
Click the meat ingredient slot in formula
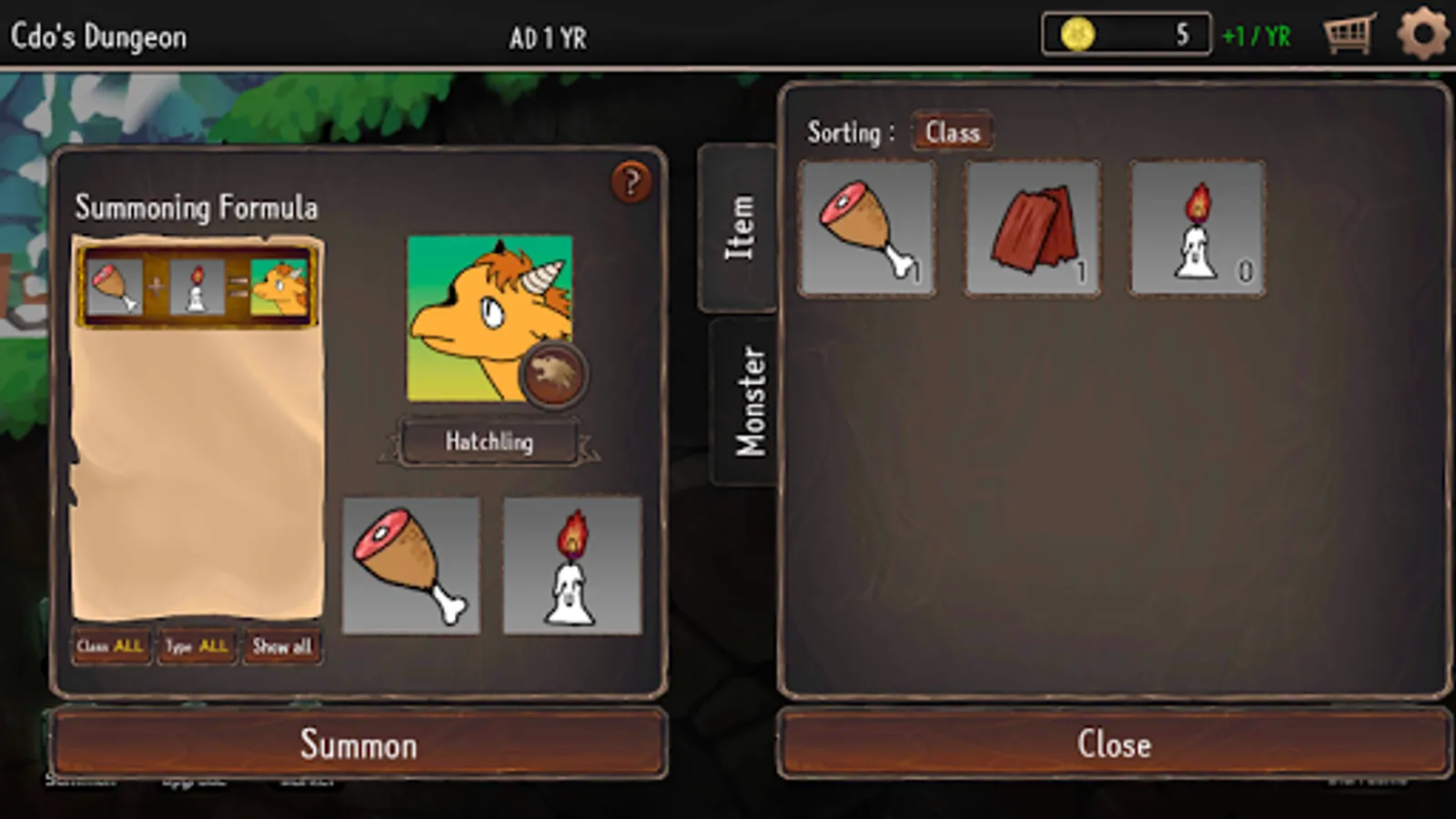click(x=410, y=565)
